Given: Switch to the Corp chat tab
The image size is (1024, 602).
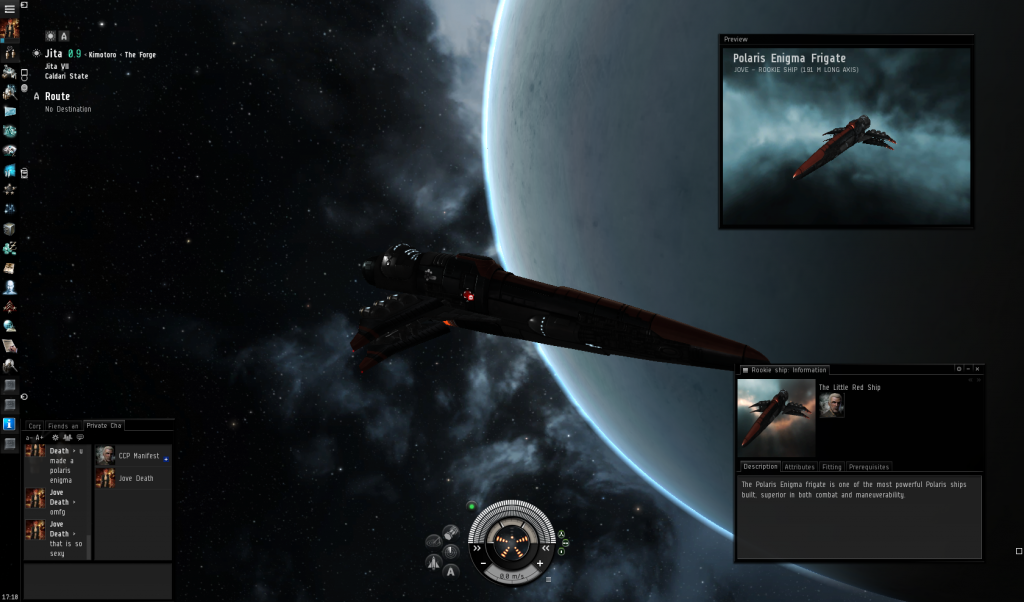Looking at the screenshot, I should point(34,426).
